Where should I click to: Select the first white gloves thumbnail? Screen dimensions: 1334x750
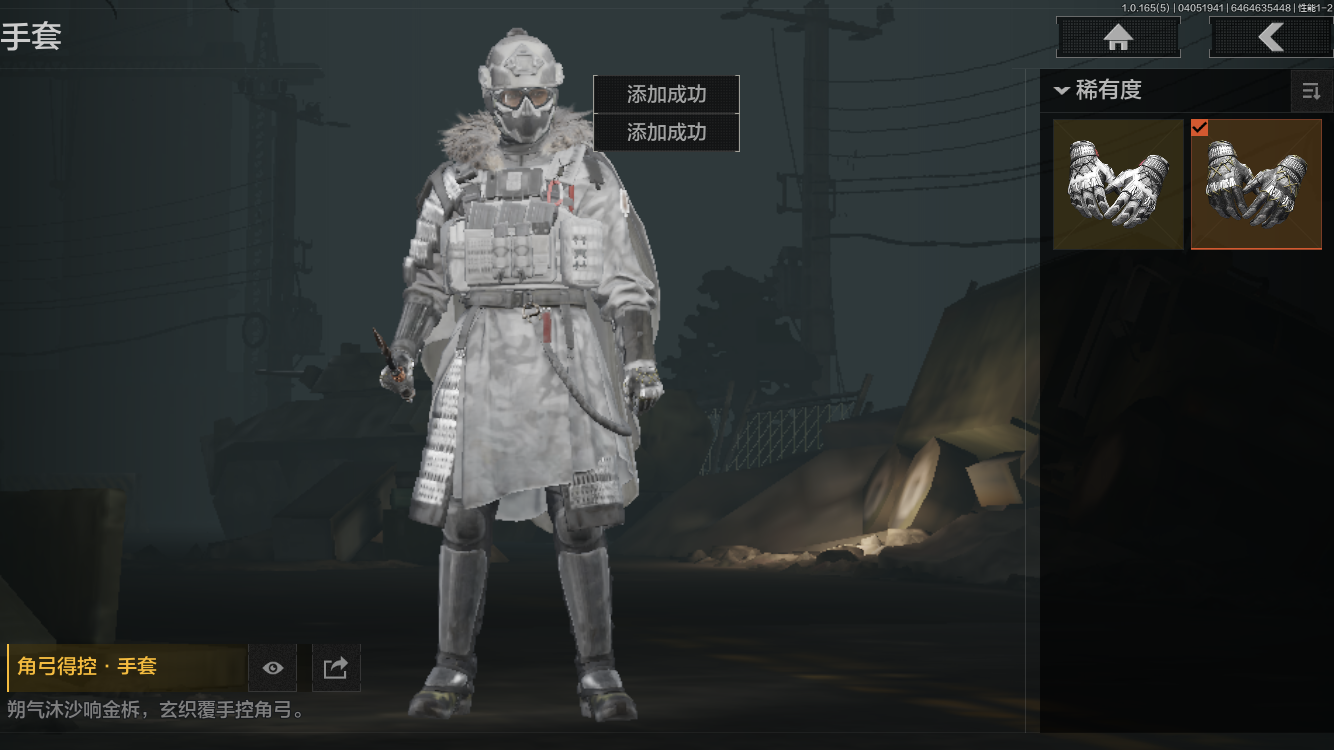tap(1117, 184)
